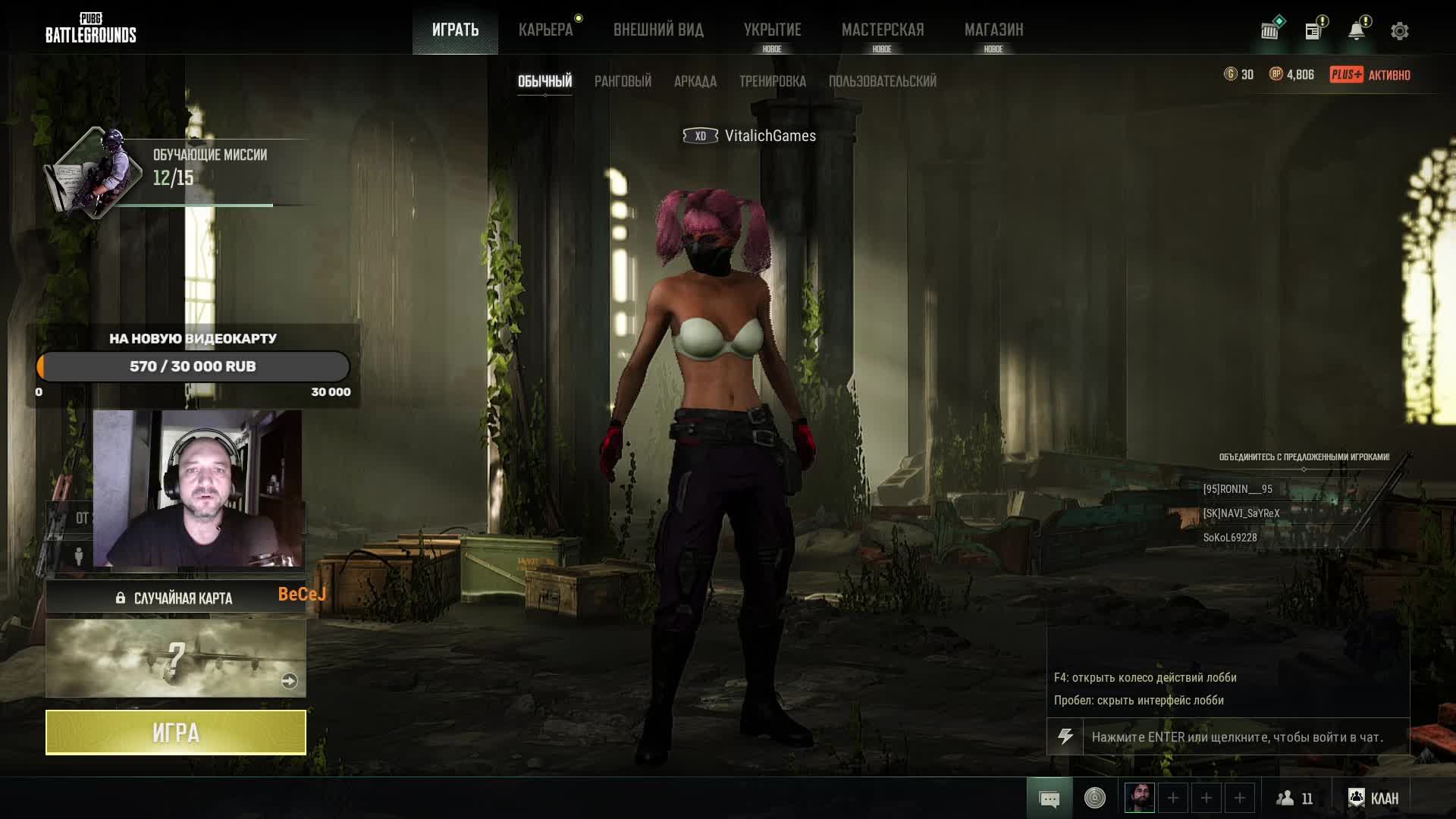The width and height of the screenshot is (1456, 819).
Task: Toggle the chat bubble icon
Action: pyautogui.click(x=1050, y=799)
